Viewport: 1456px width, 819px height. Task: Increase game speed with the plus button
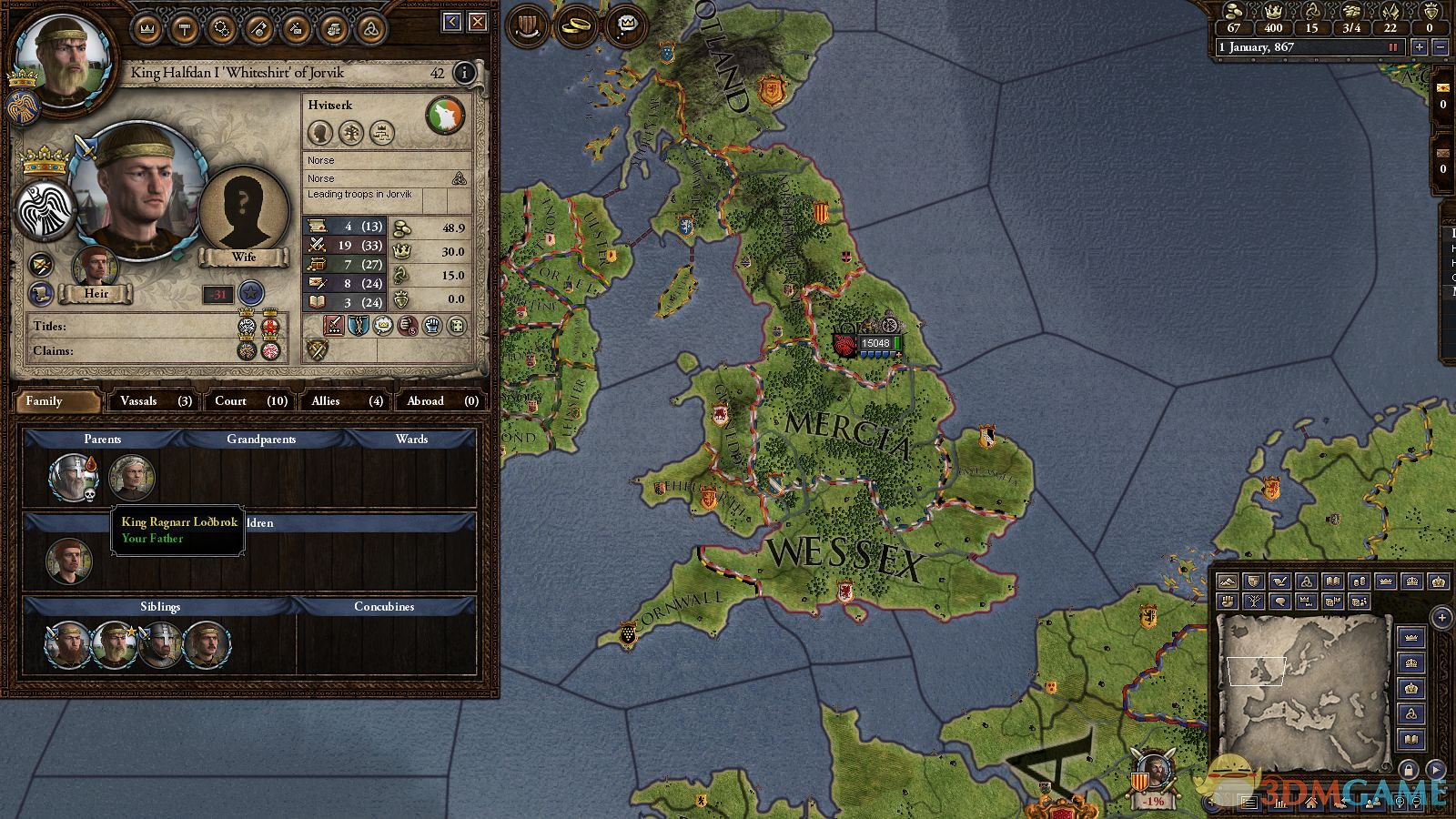coord(1419,47)
